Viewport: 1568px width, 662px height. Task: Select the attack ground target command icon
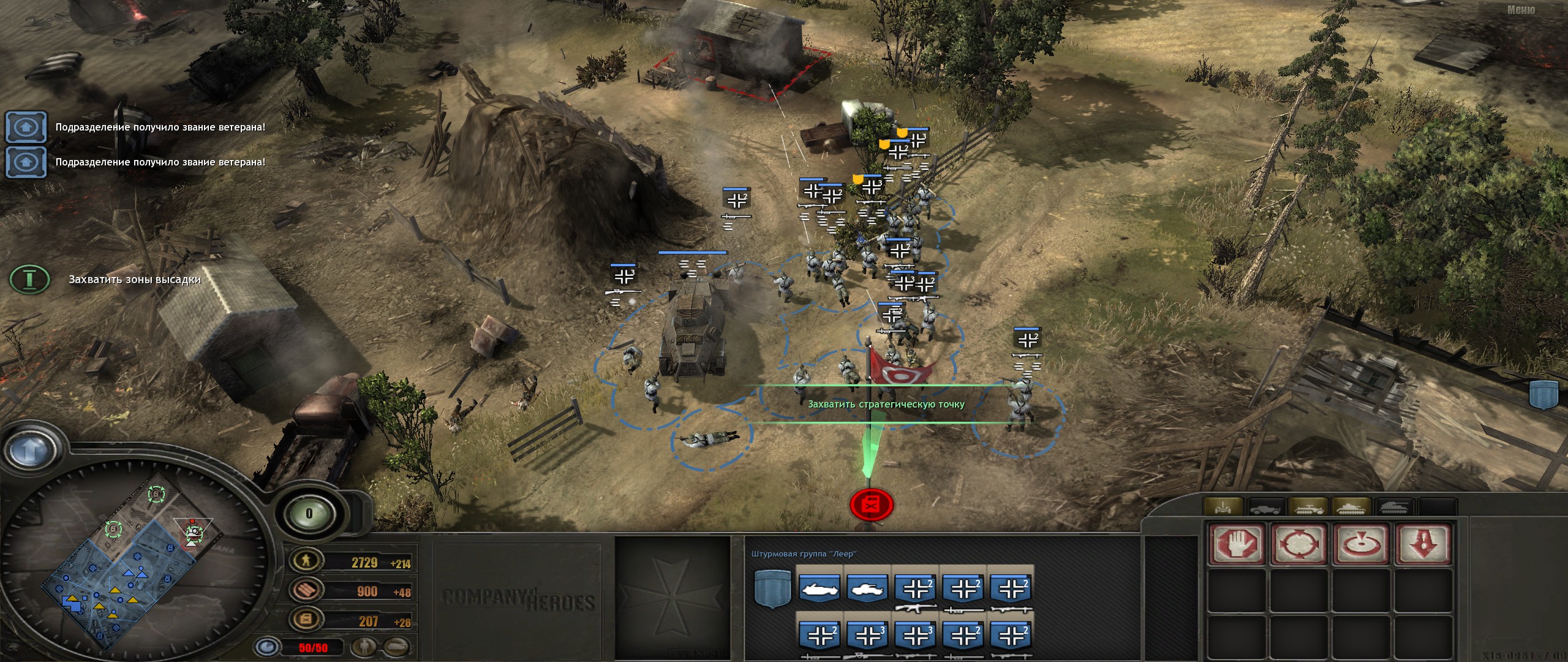[x=1362, y=543]
